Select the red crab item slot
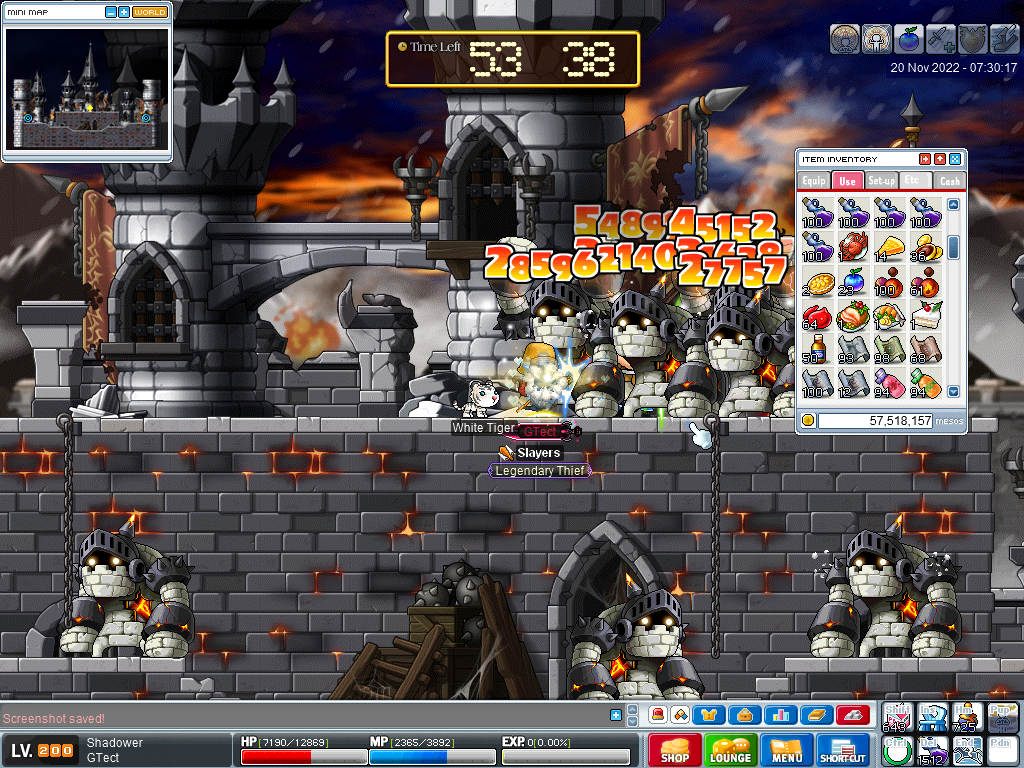 [853, 246]
